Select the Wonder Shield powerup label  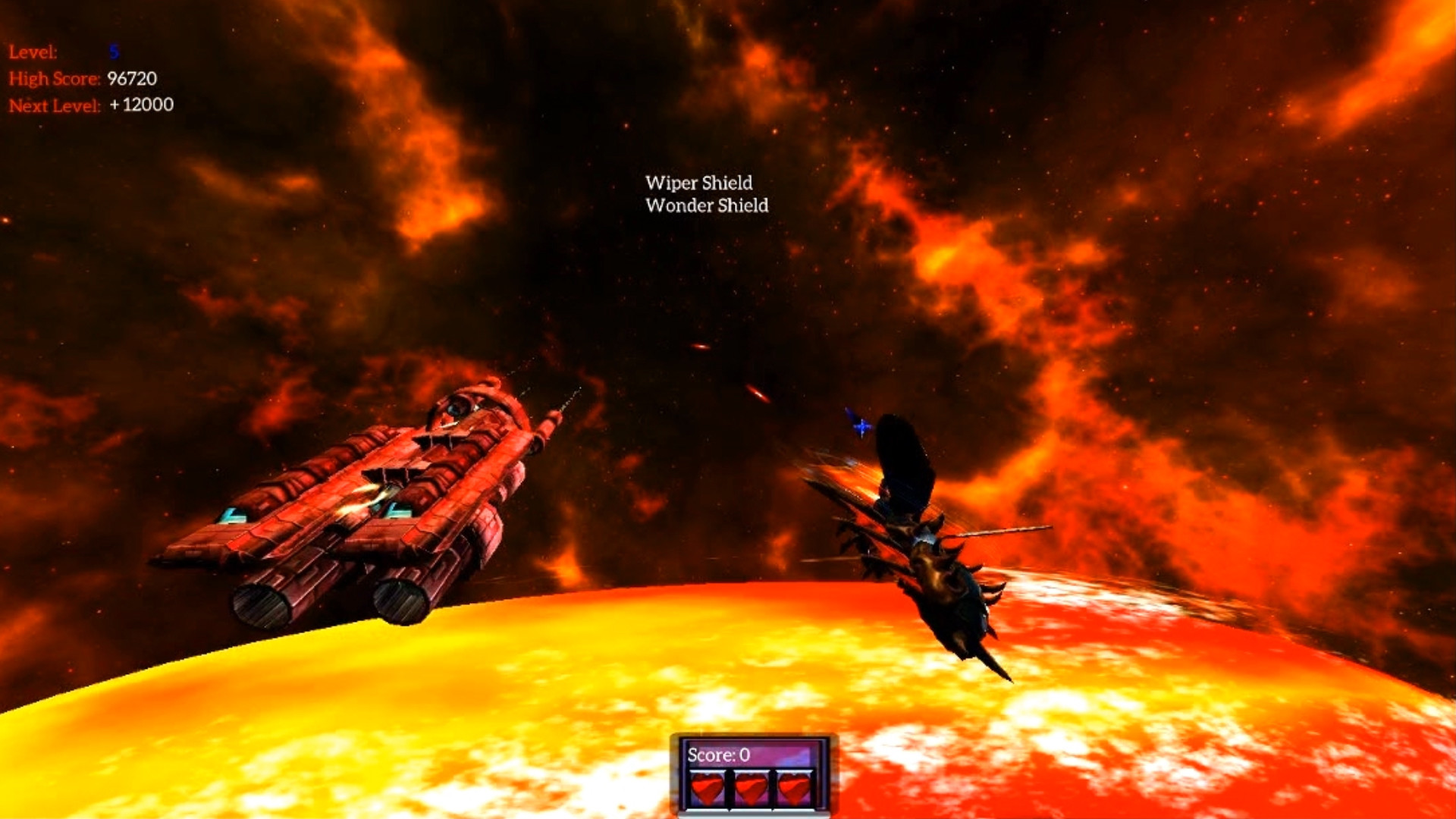(706, 206)
